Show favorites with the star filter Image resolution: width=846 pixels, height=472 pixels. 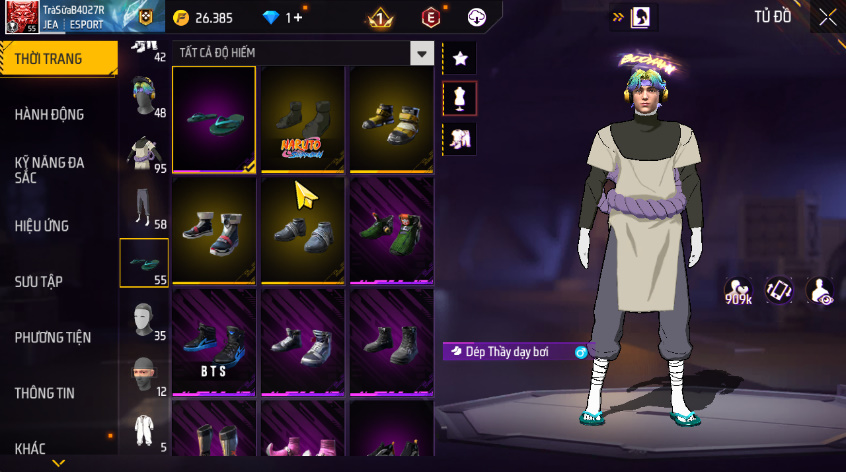pyautogui.click(x=460, y=59)
